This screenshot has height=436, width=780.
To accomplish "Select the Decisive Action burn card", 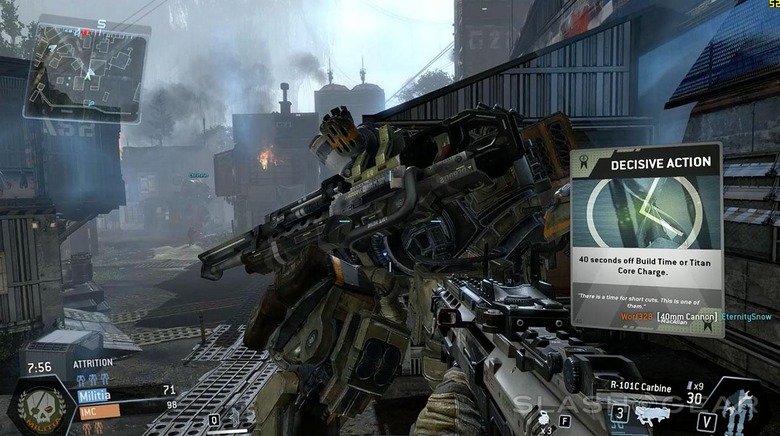I will 646,240.
